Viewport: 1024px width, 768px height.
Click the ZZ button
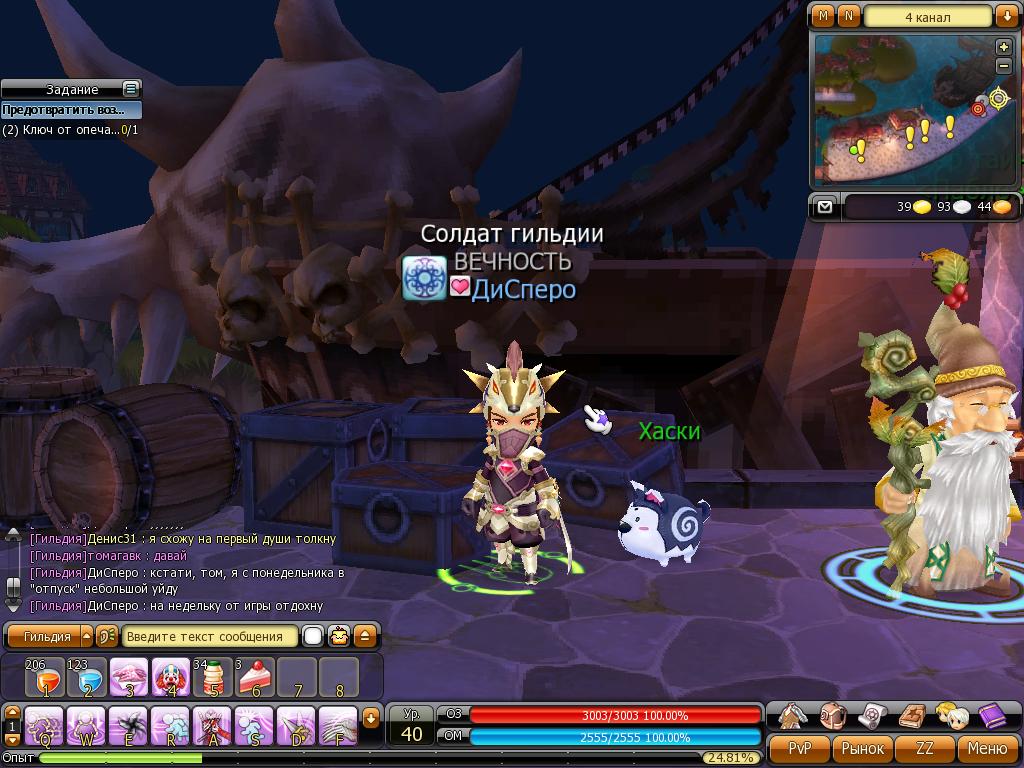click(925, 748)
